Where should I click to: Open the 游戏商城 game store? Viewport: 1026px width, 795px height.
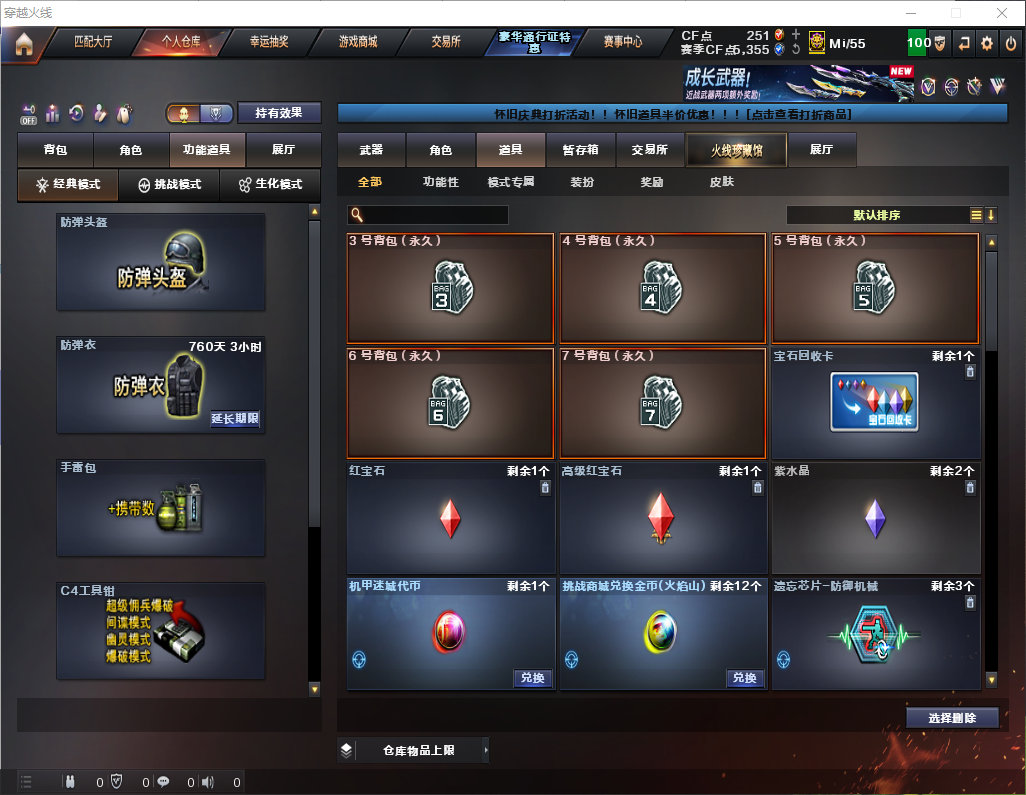(x=357, y=42)
